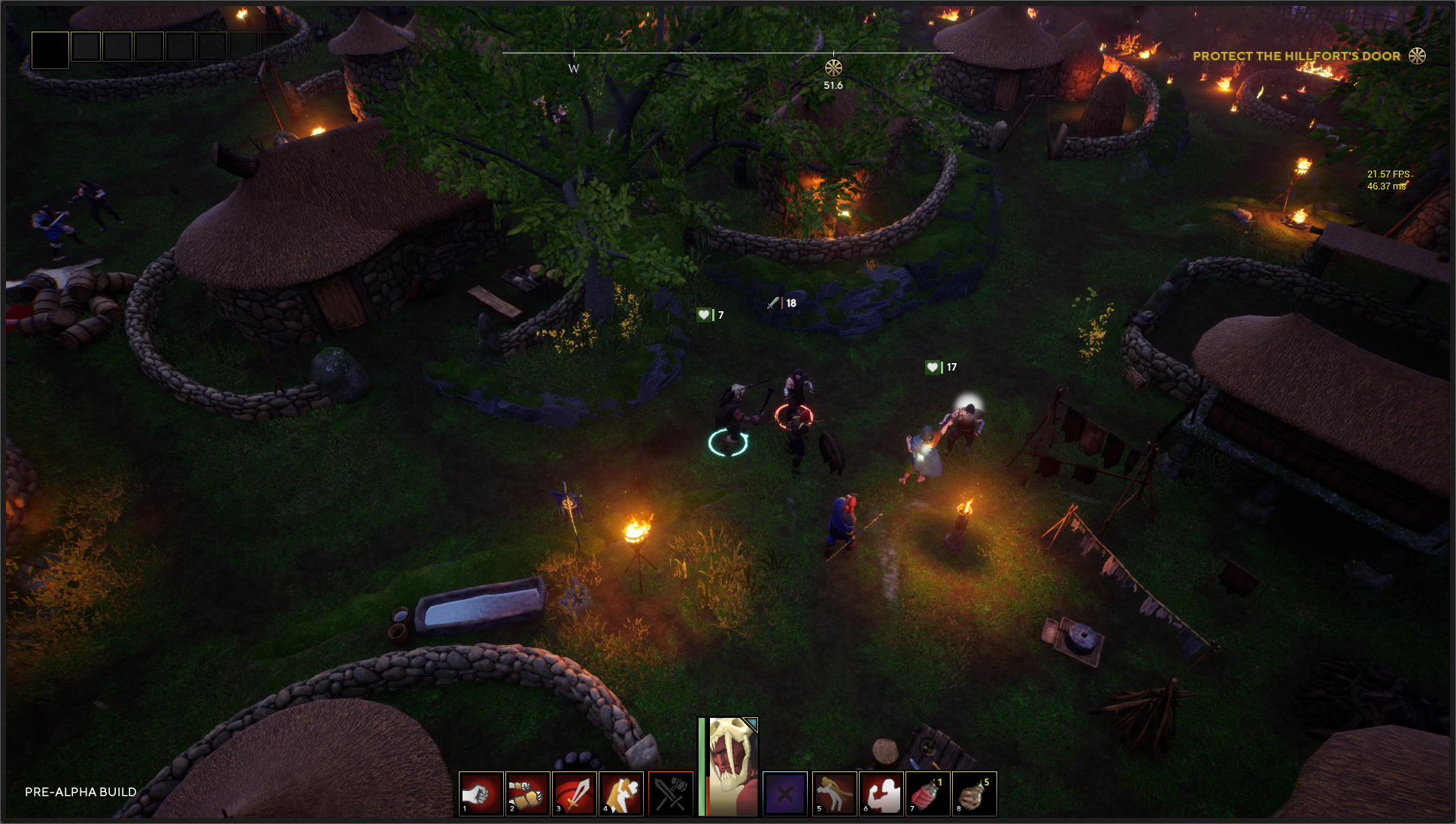Screen dimensions: 1456x824
Task: Expand the first top-left inventory slot
Action: click(50, 51)
